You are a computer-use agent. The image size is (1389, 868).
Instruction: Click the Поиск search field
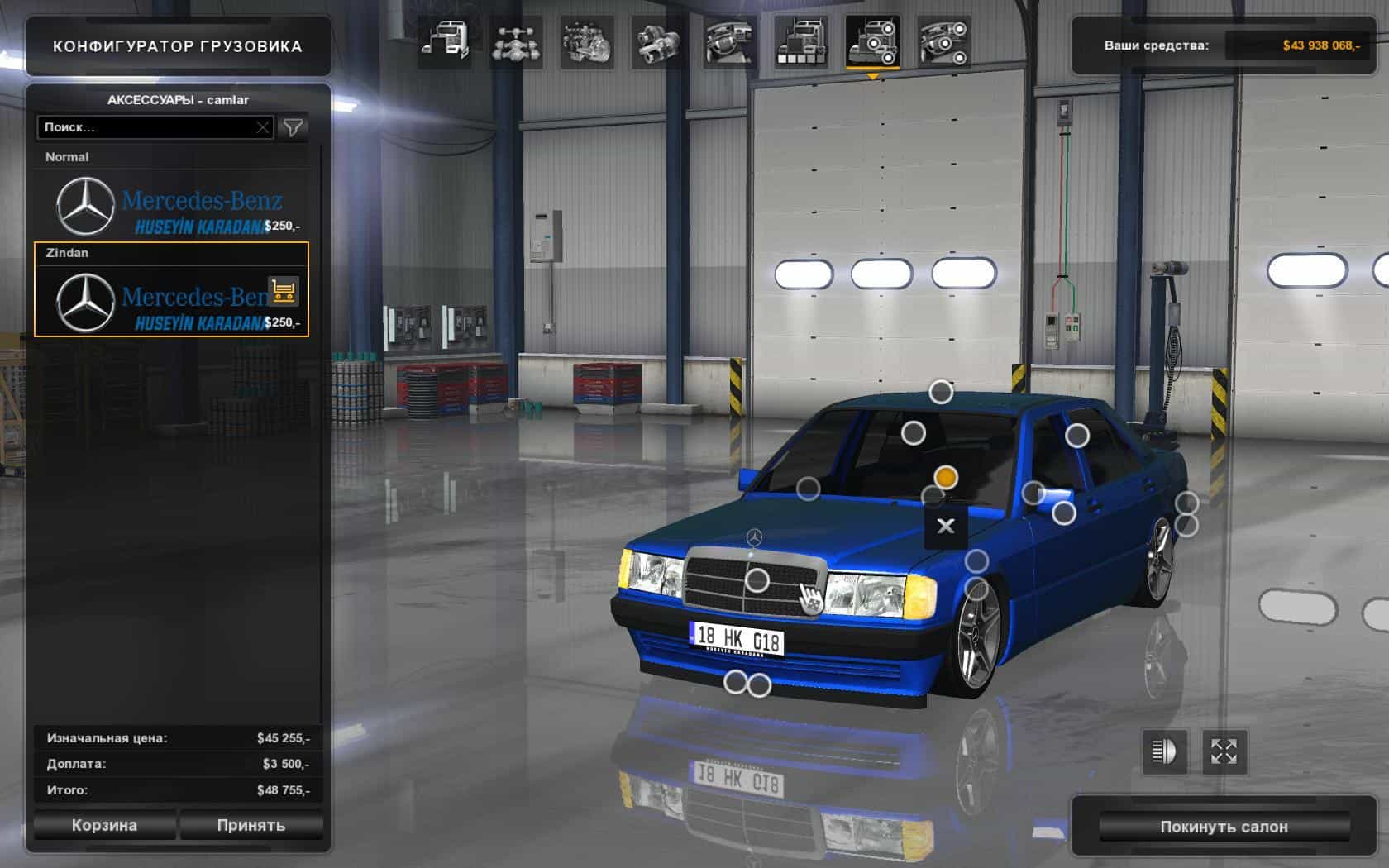(x=146, y=127)
